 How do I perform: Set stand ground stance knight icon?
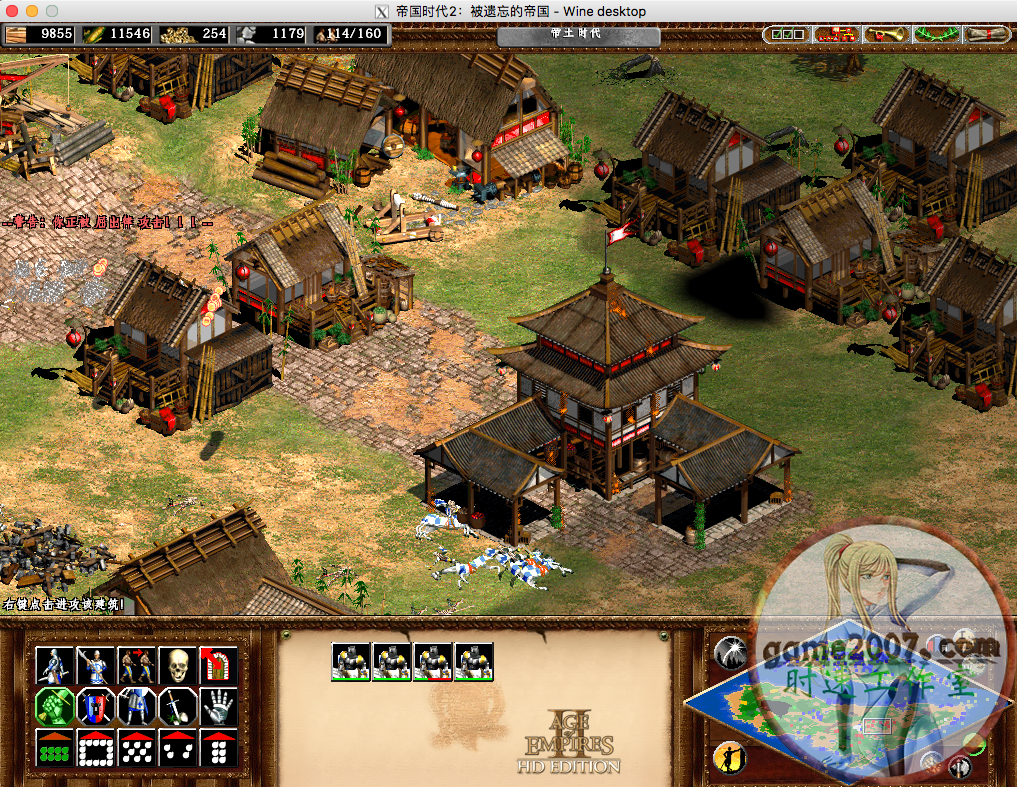(x=136, y=706)
